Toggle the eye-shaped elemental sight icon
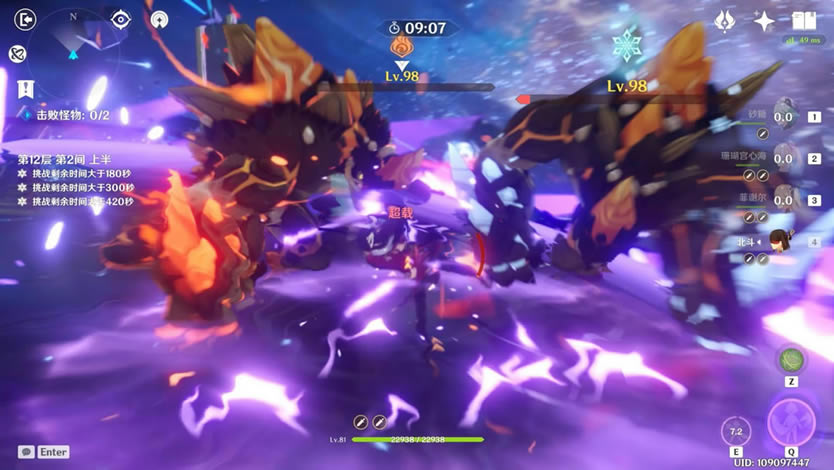Screen dimensions: 834x470 pos(121,19)
